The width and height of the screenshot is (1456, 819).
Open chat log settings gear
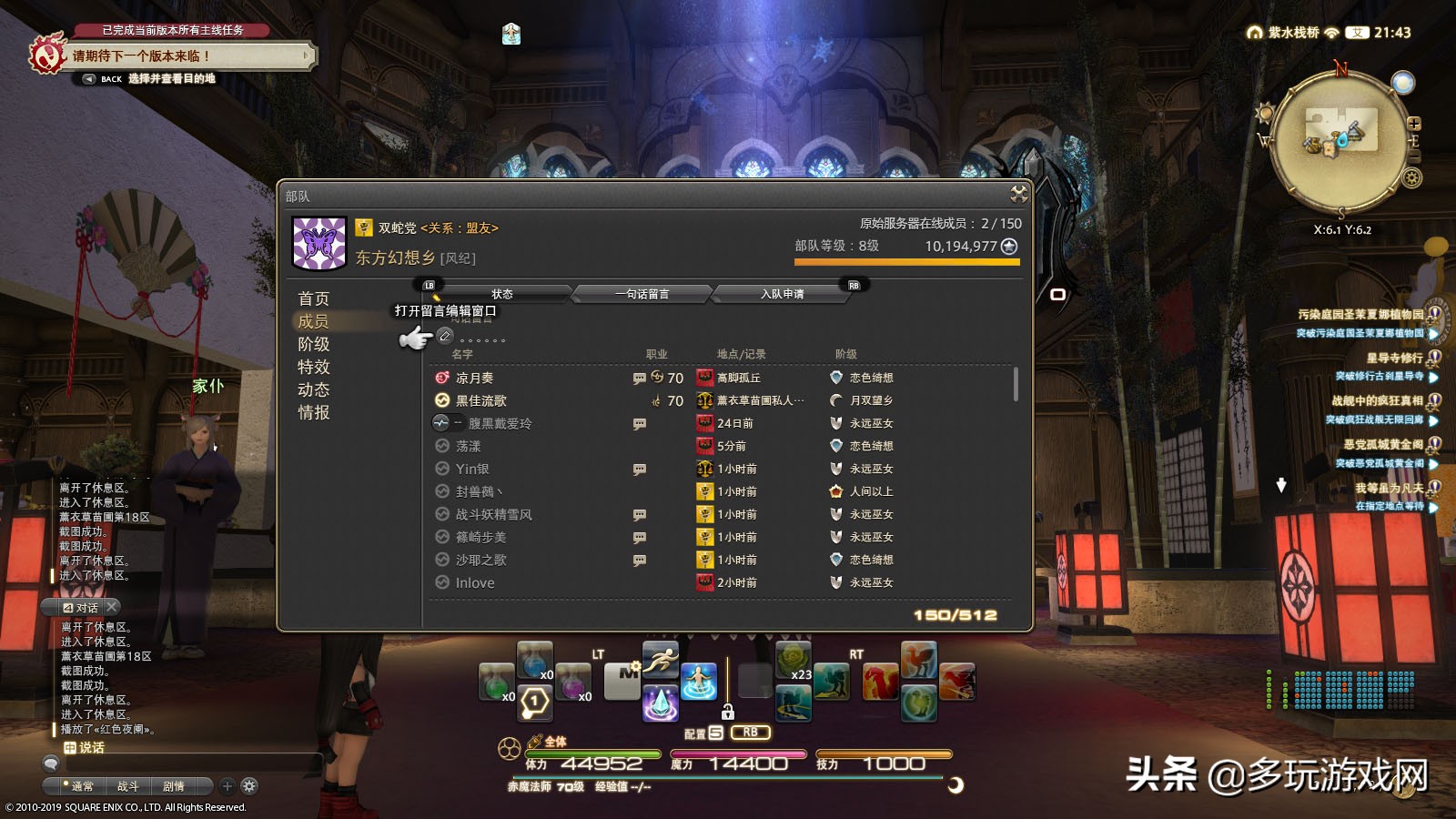(x=249, y=786)
